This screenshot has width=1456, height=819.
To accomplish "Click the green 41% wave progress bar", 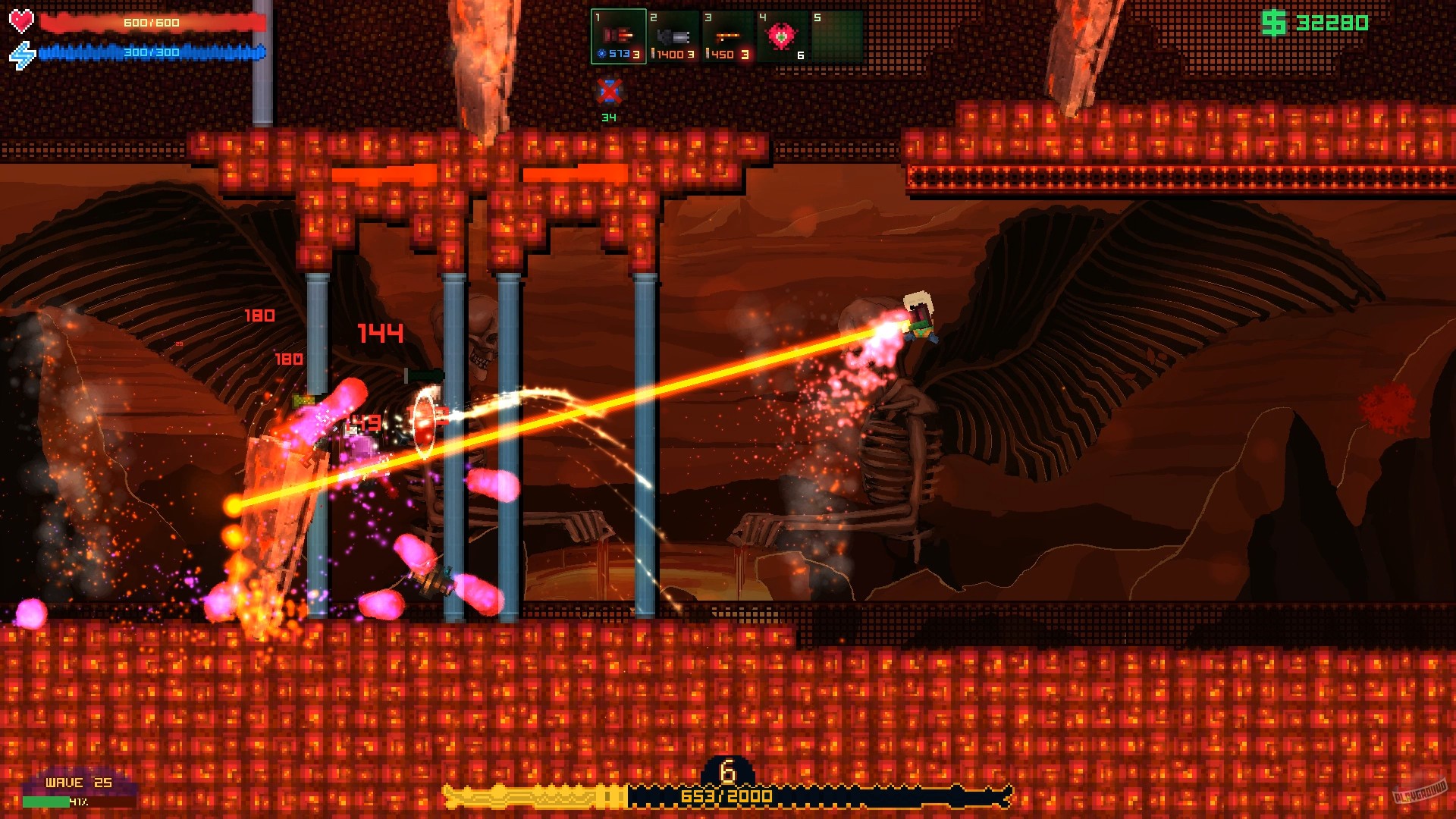I will click(45, 800).
